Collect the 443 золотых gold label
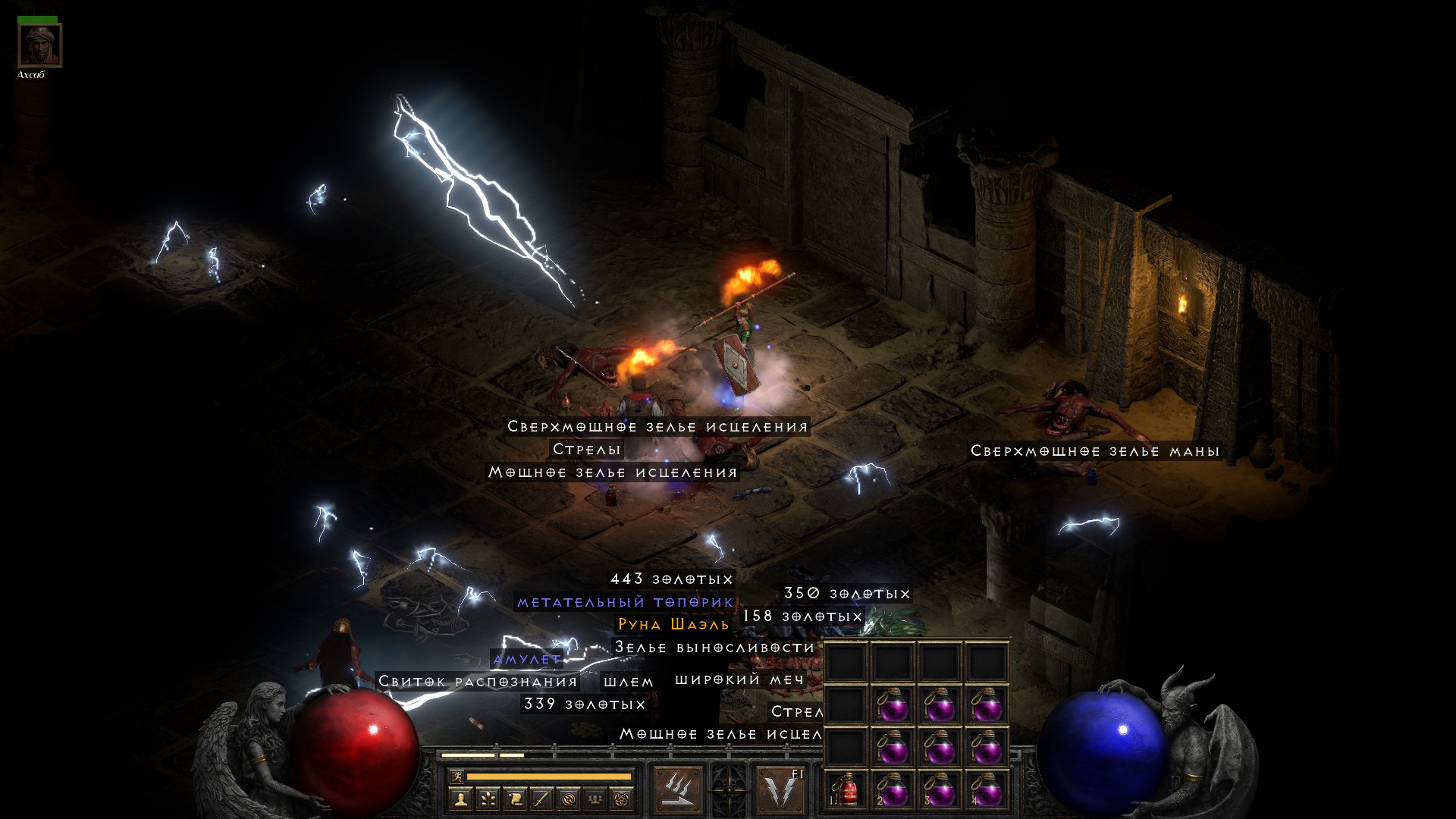The height and width of the screenshot is (819, 1456). (672, 579)
